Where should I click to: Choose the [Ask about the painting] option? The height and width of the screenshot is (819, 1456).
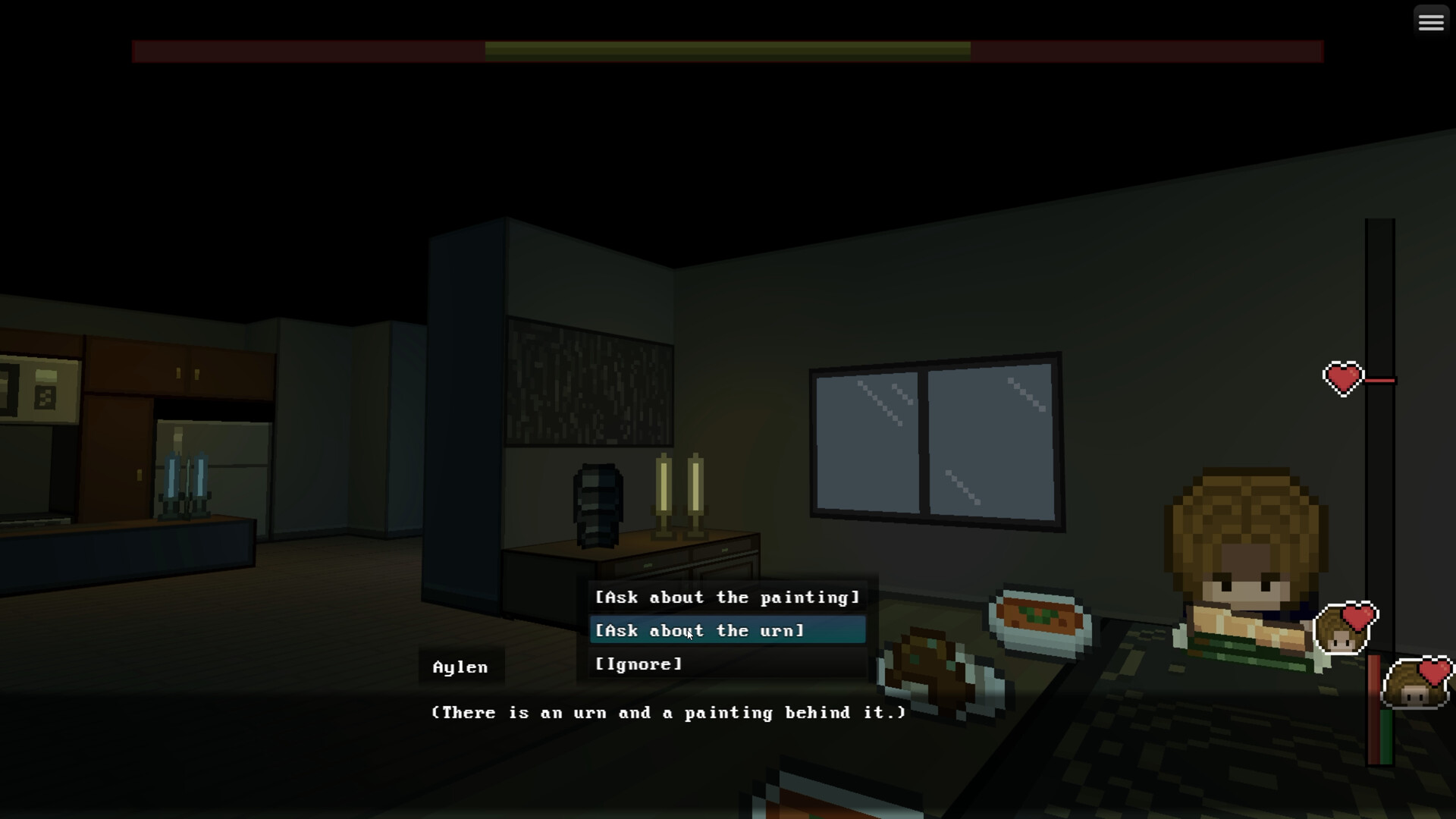point(726,597)
